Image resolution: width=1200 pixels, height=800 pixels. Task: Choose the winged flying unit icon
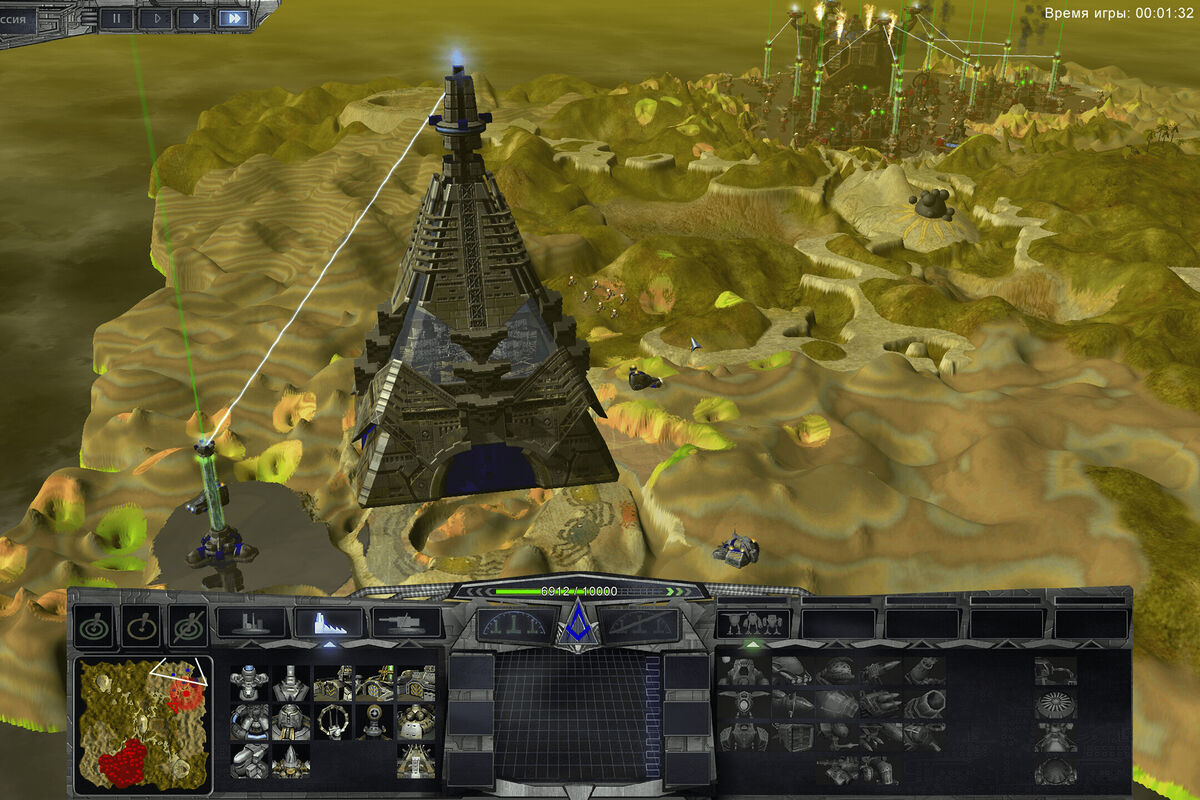pyautogui.click(x=741, y=705)
